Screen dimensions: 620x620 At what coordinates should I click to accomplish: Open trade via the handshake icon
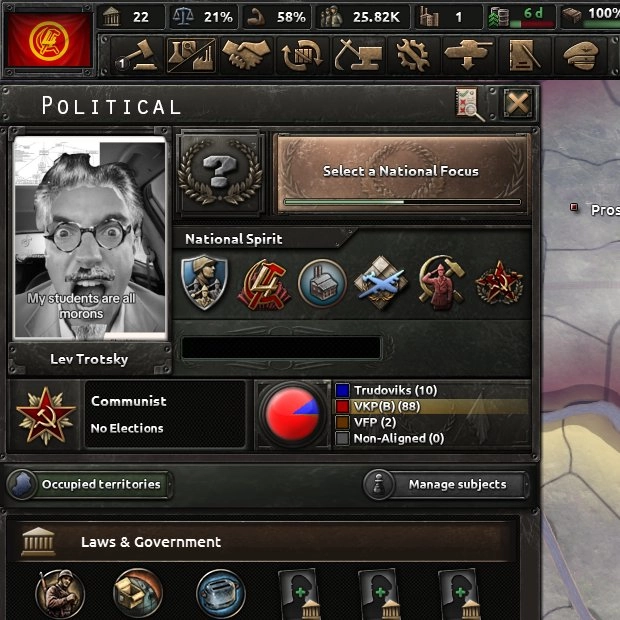(x=246, y=55)
